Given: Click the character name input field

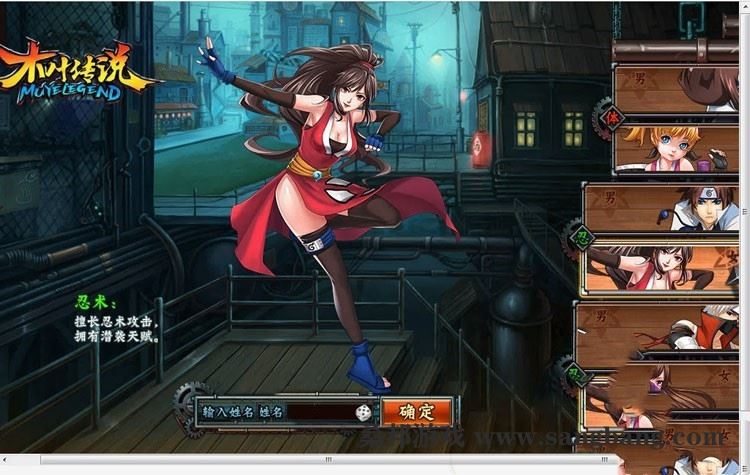Looking at the screenshot, I should pyautogui.click(x=318, y=412).
